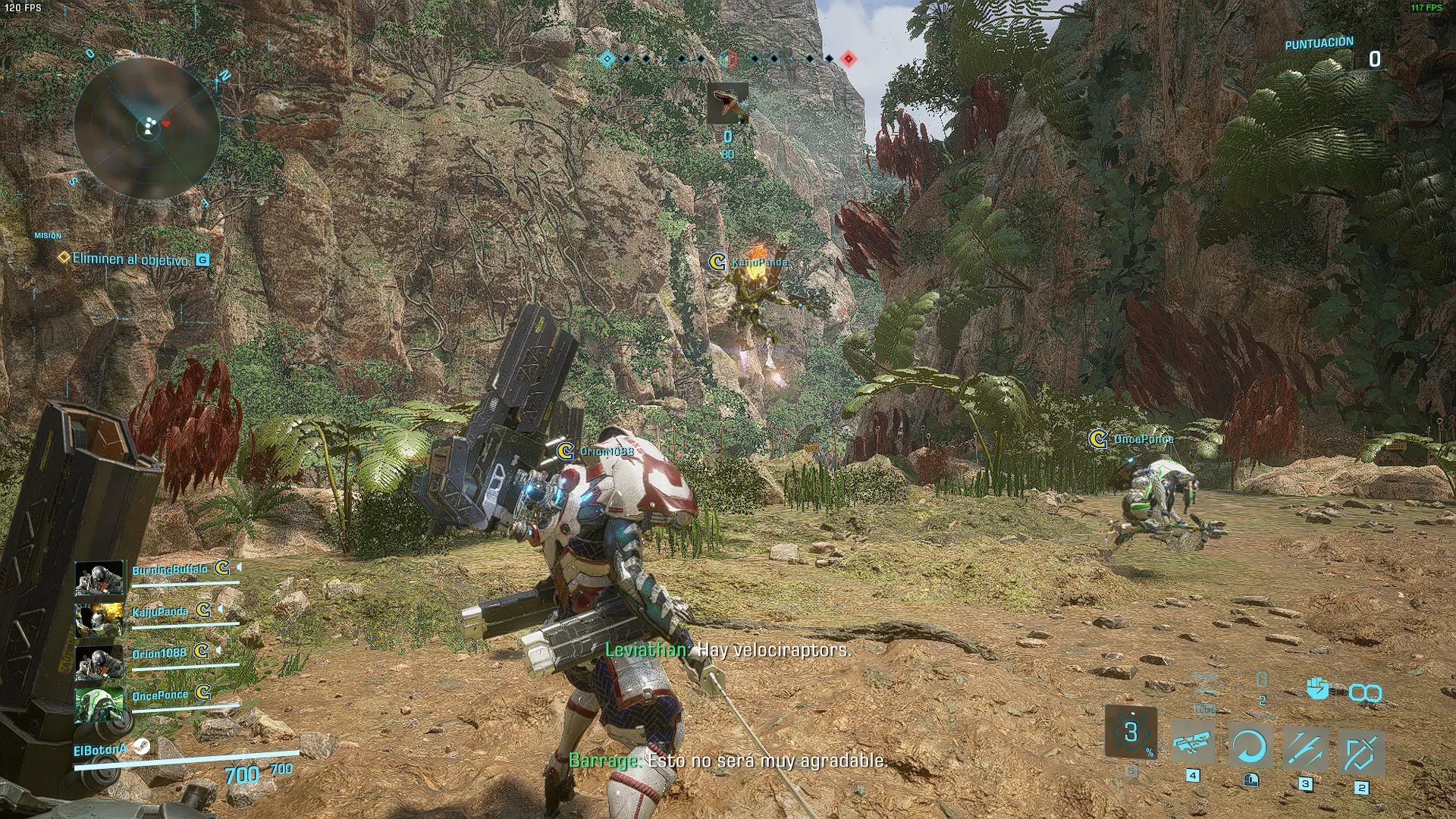This screenshot has height=819, width=1456.
Task: Select BurningBuffalo's squad portrait
Action: (99, 579)
